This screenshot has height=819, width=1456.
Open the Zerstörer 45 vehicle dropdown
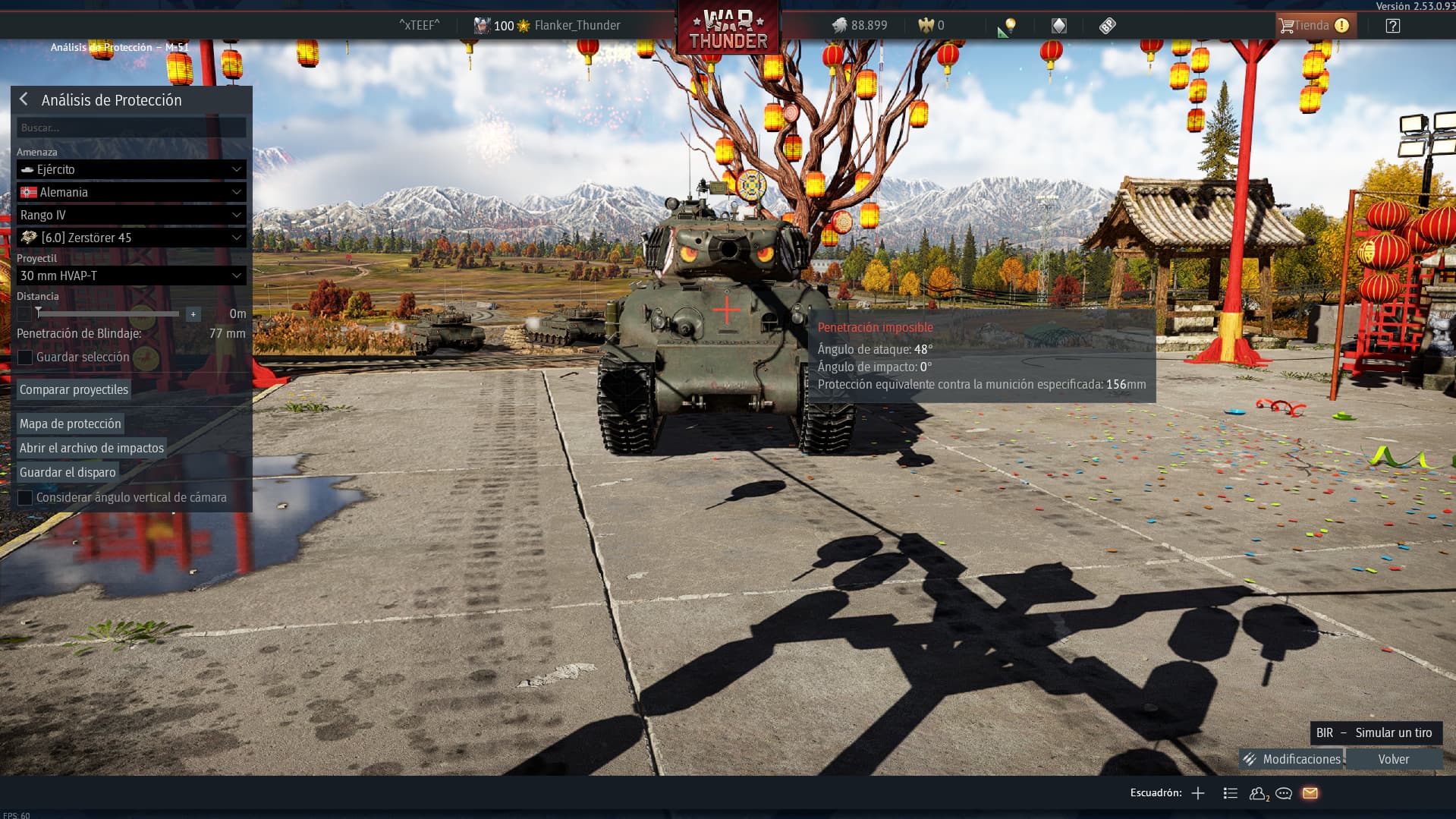[x=131, y=238]
